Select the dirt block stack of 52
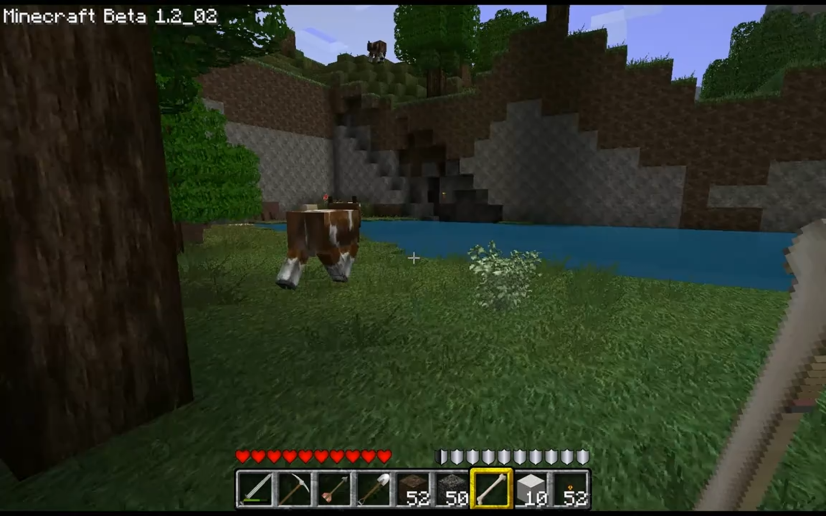The width and height of the screenshot is (826, 516). 412,490
